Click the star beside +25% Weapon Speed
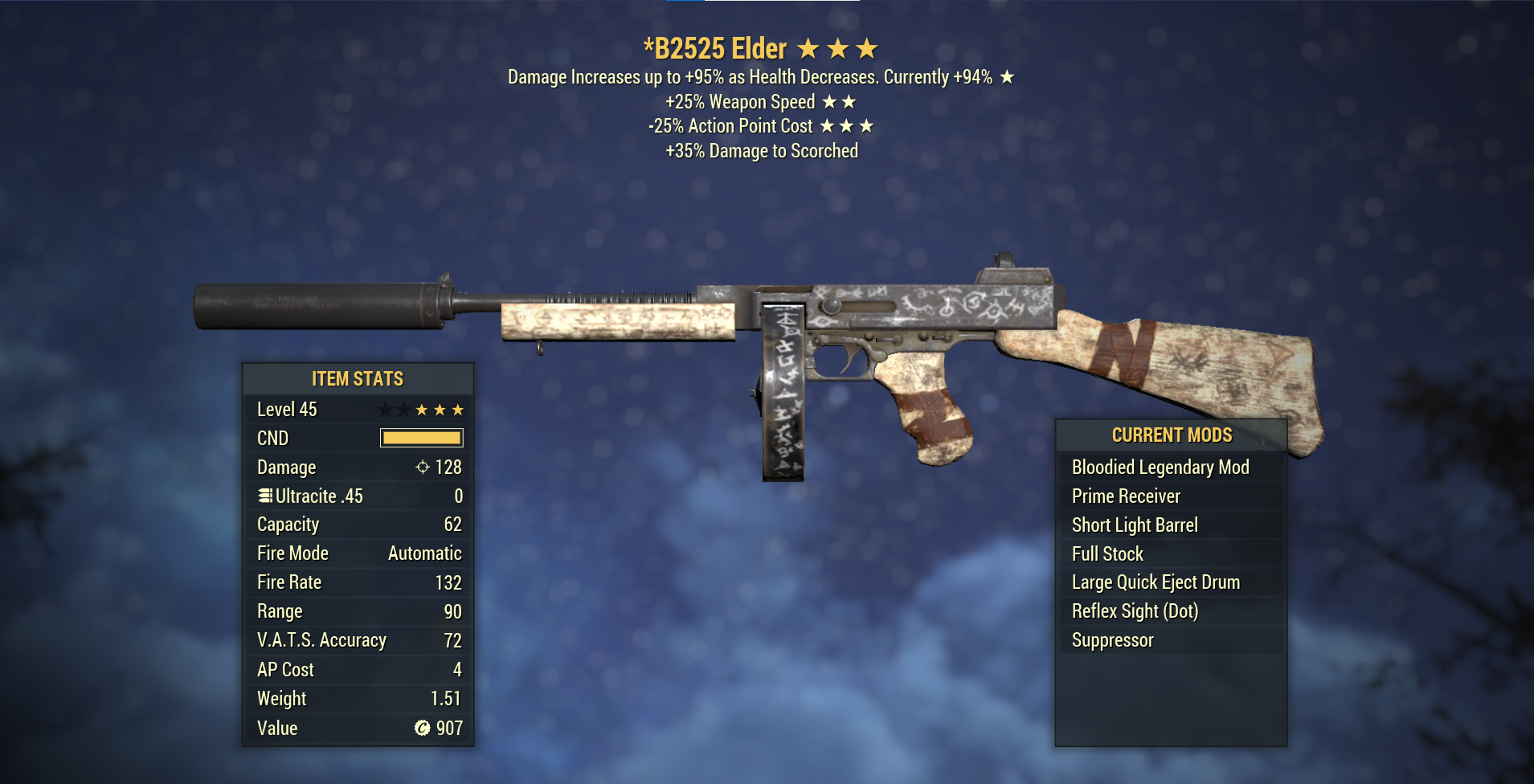Screen dimensions: 1534x784 point(829,101)
